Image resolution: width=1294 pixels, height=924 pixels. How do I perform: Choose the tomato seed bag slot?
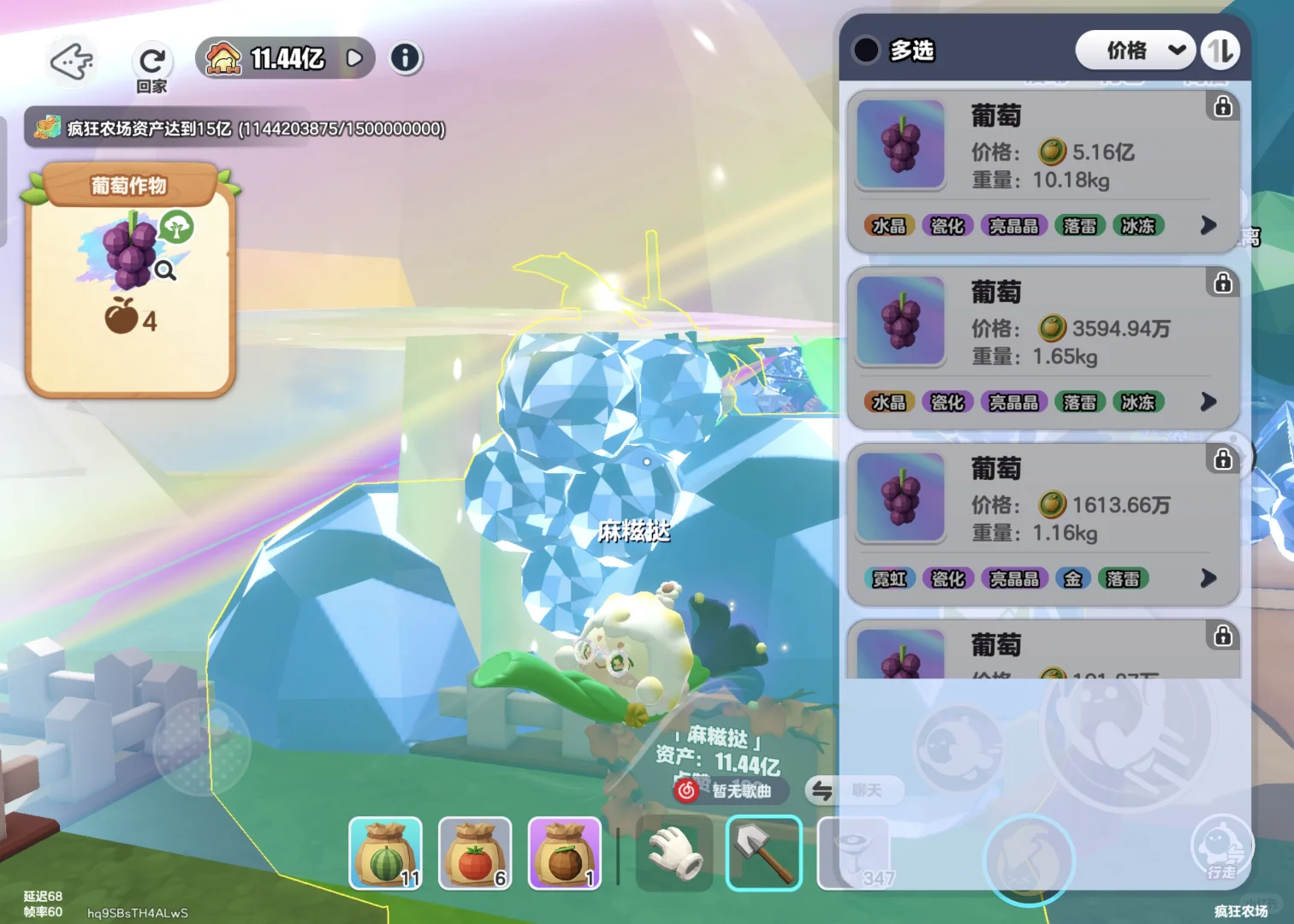(475, 853)
